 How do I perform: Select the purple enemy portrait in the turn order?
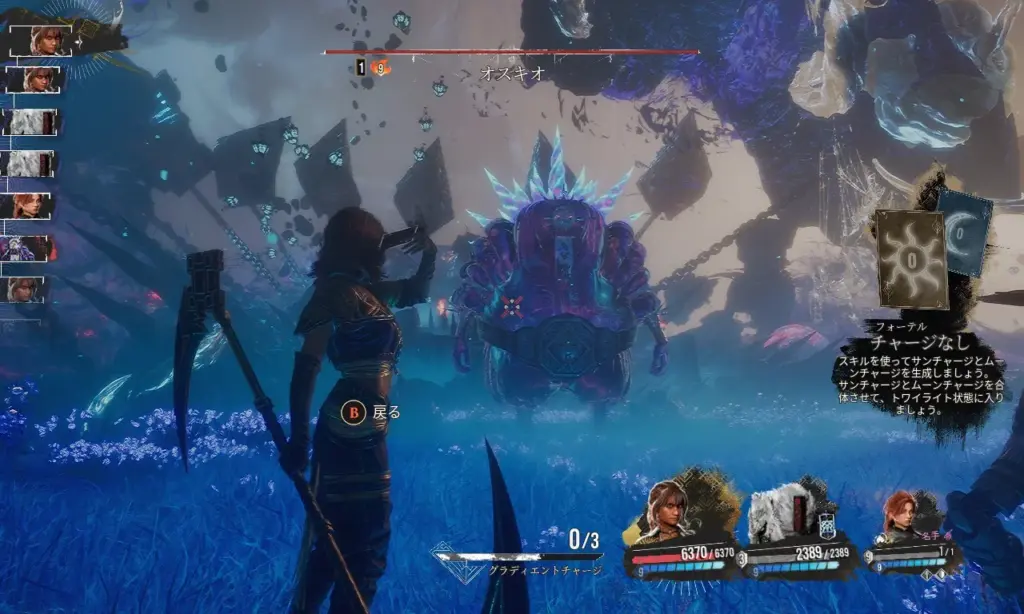30,248
